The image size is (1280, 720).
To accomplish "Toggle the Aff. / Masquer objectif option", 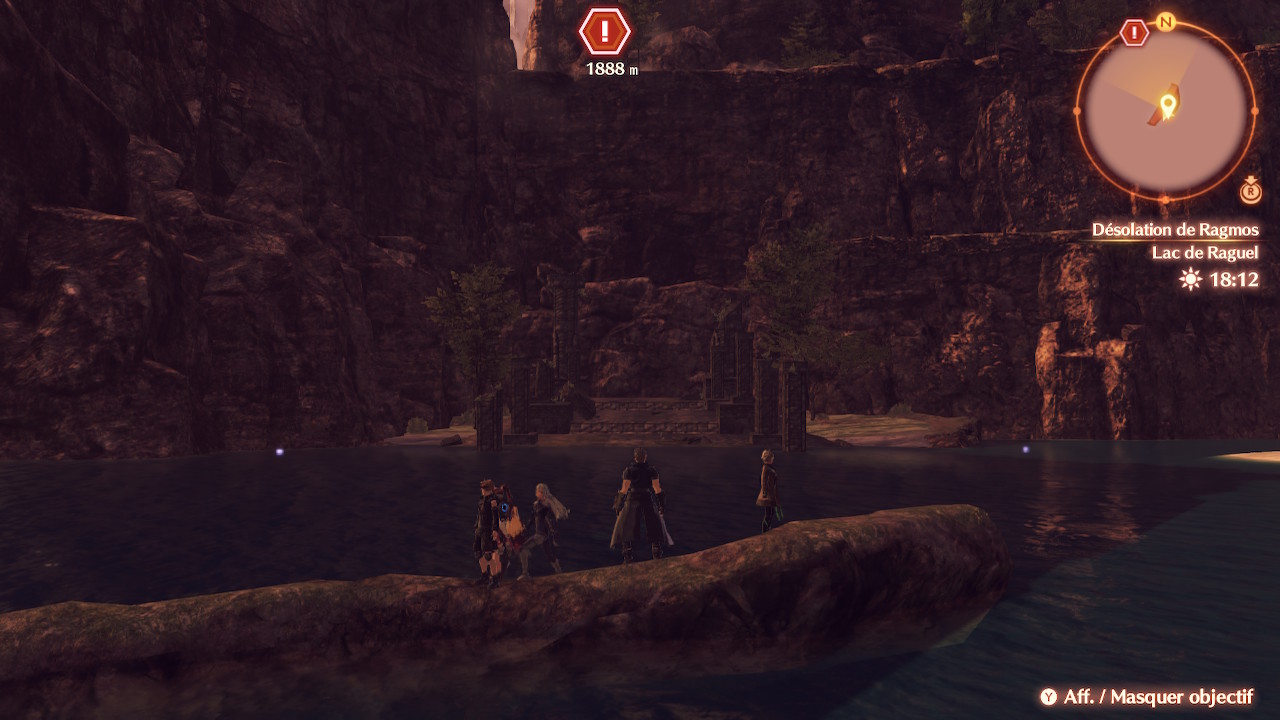I will [x=1146, y=697].
